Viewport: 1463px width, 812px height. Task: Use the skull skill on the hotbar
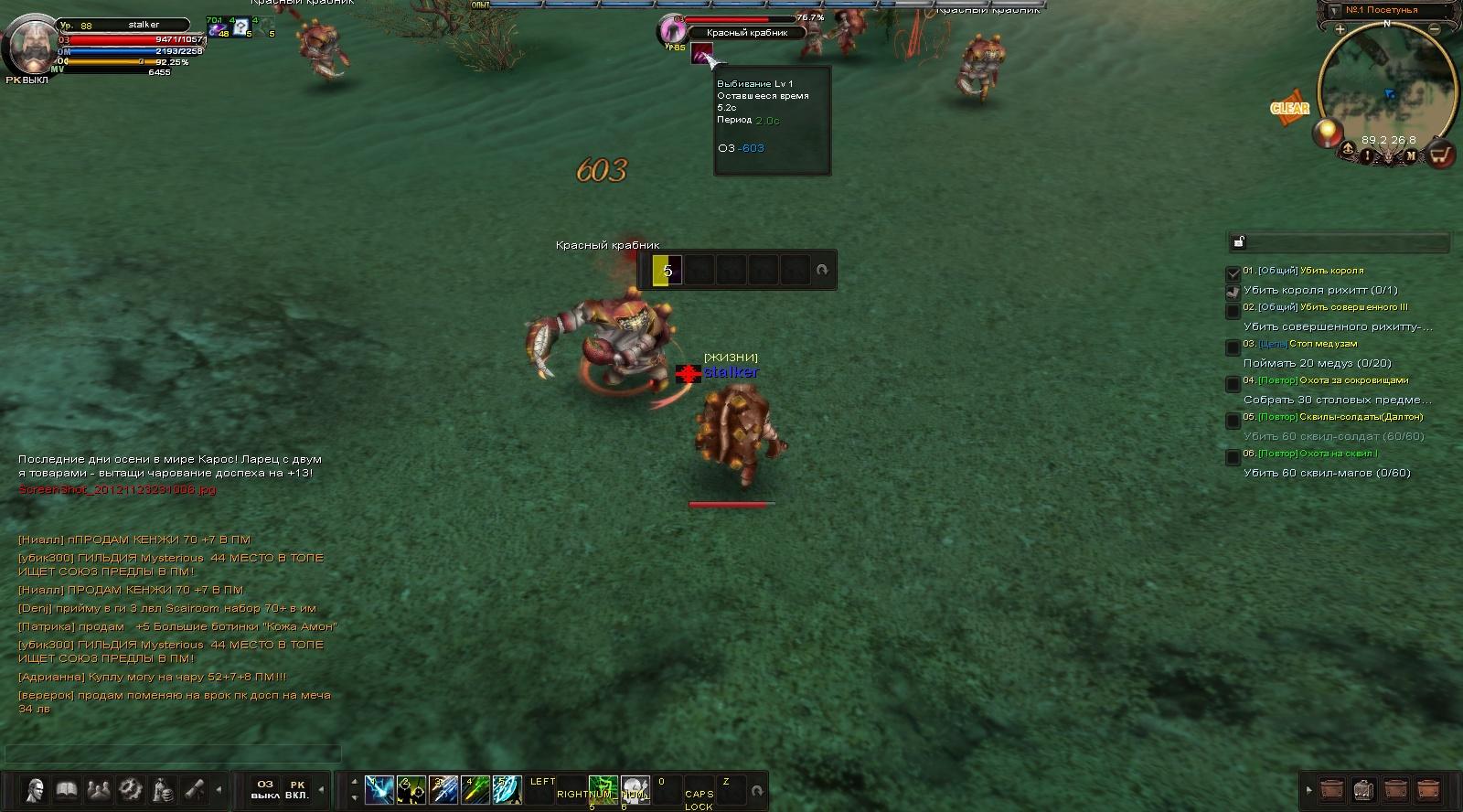635,789
